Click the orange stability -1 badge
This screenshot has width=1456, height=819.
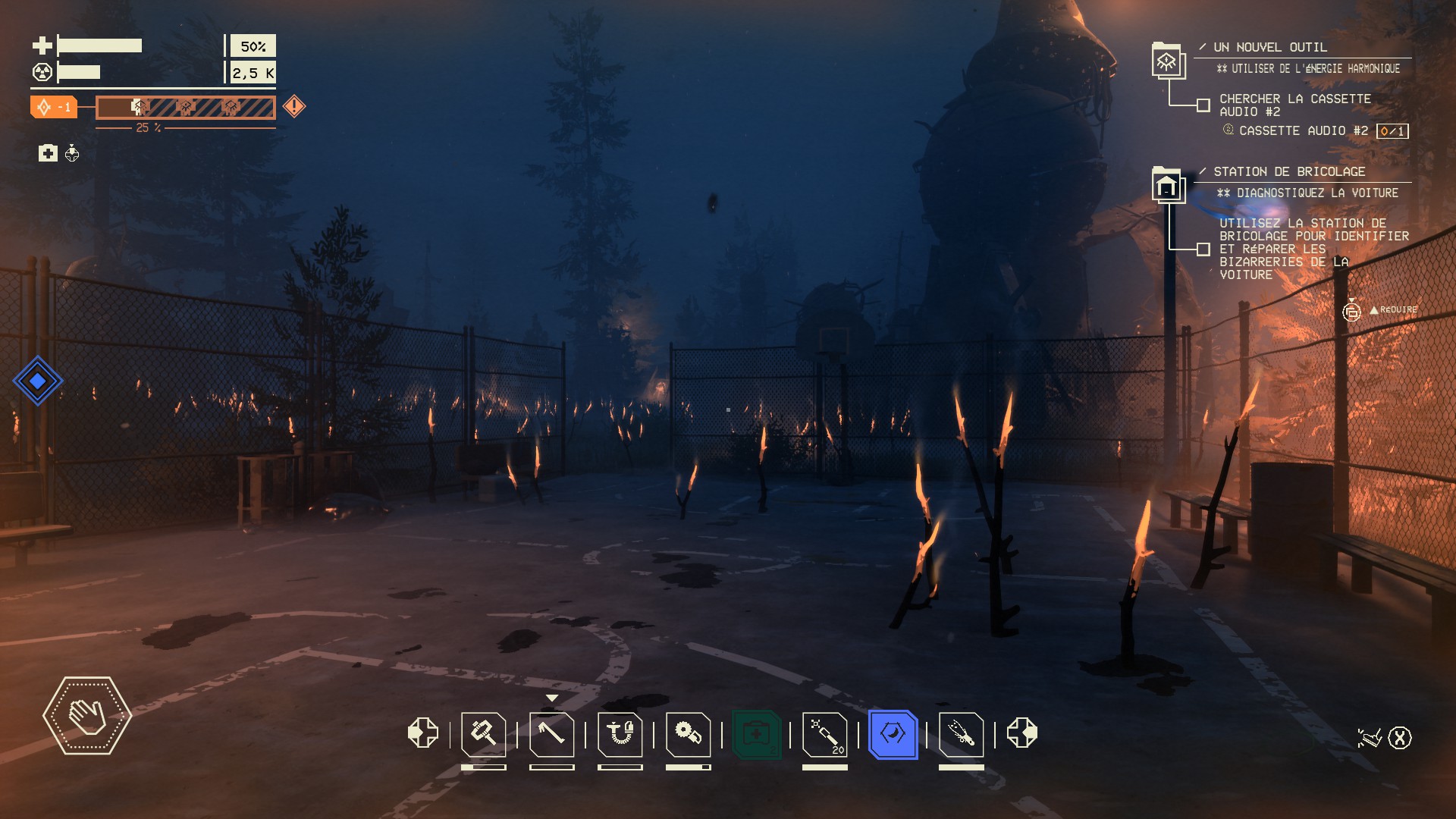53,107
